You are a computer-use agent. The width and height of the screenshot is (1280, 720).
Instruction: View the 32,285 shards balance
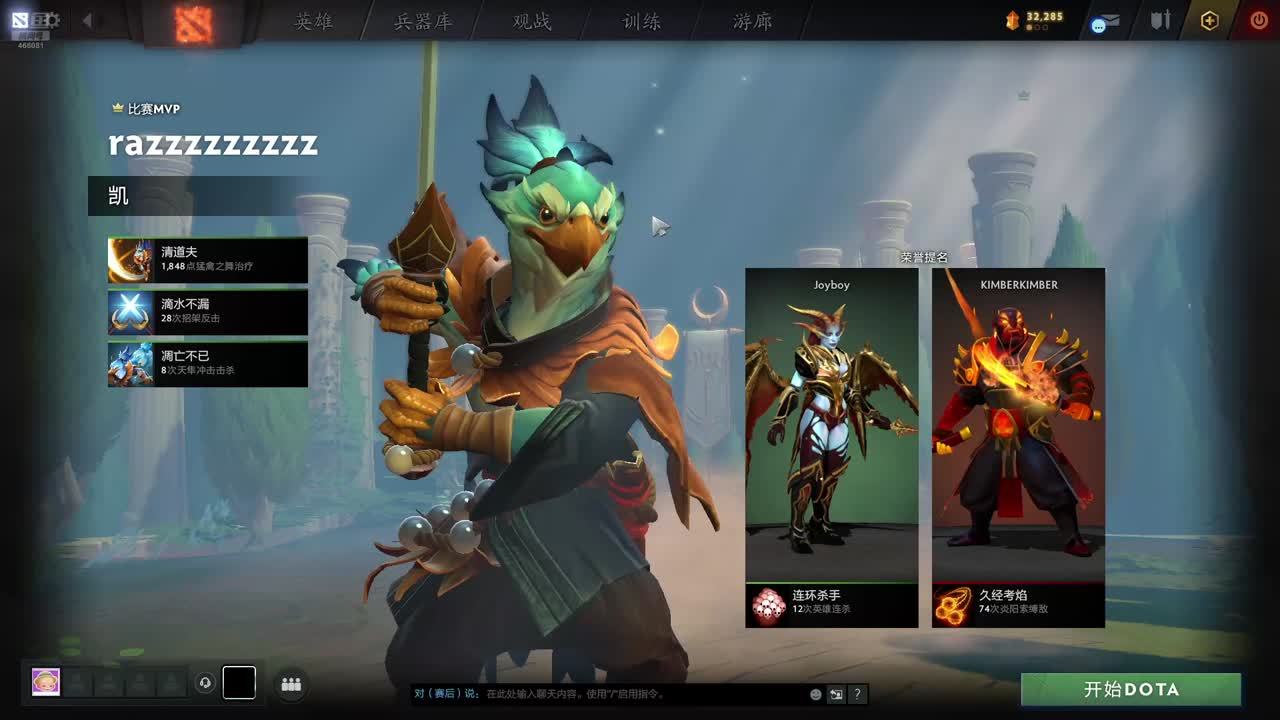(1036, 19)
